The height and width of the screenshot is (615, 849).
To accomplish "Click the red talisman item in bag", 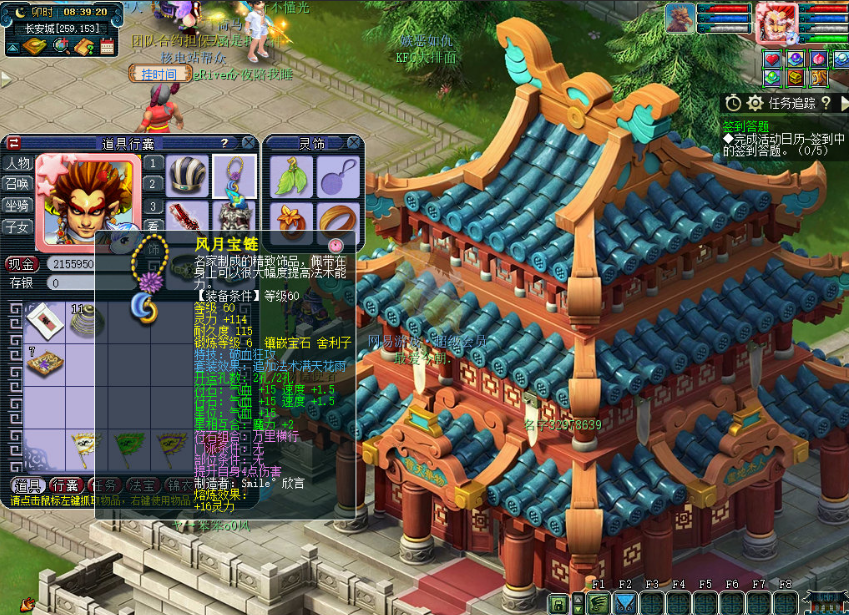I will point(43,321).
